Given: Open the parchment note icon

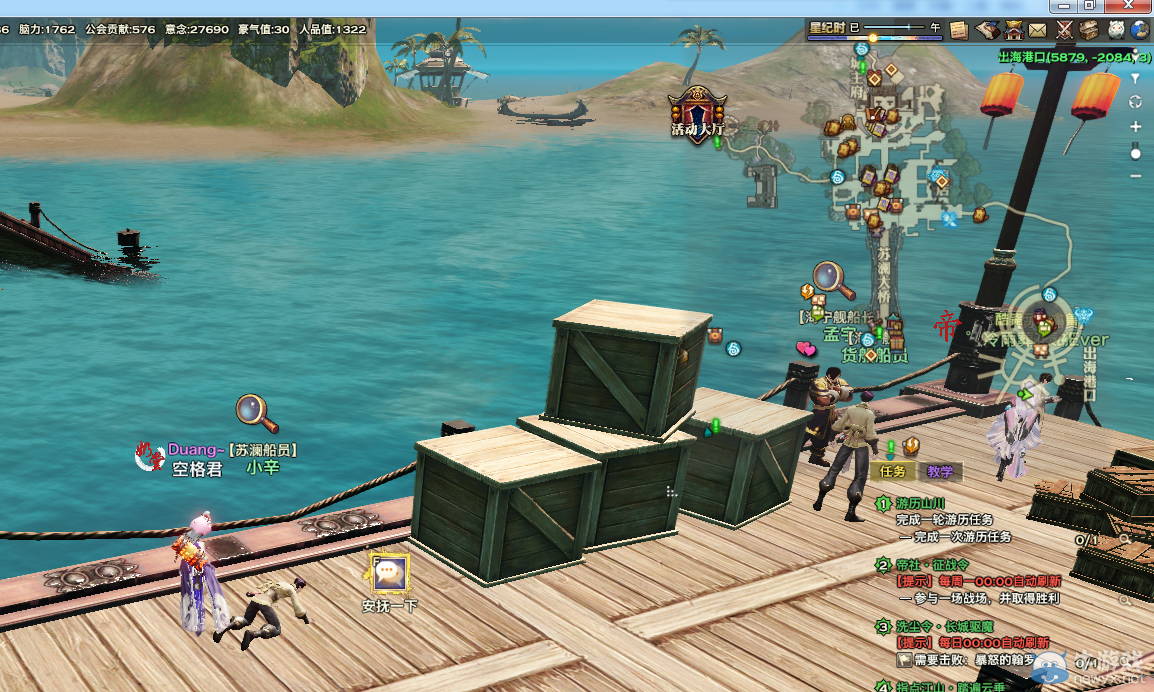Looking at the screenshot, I should click(x=959, y=30).
